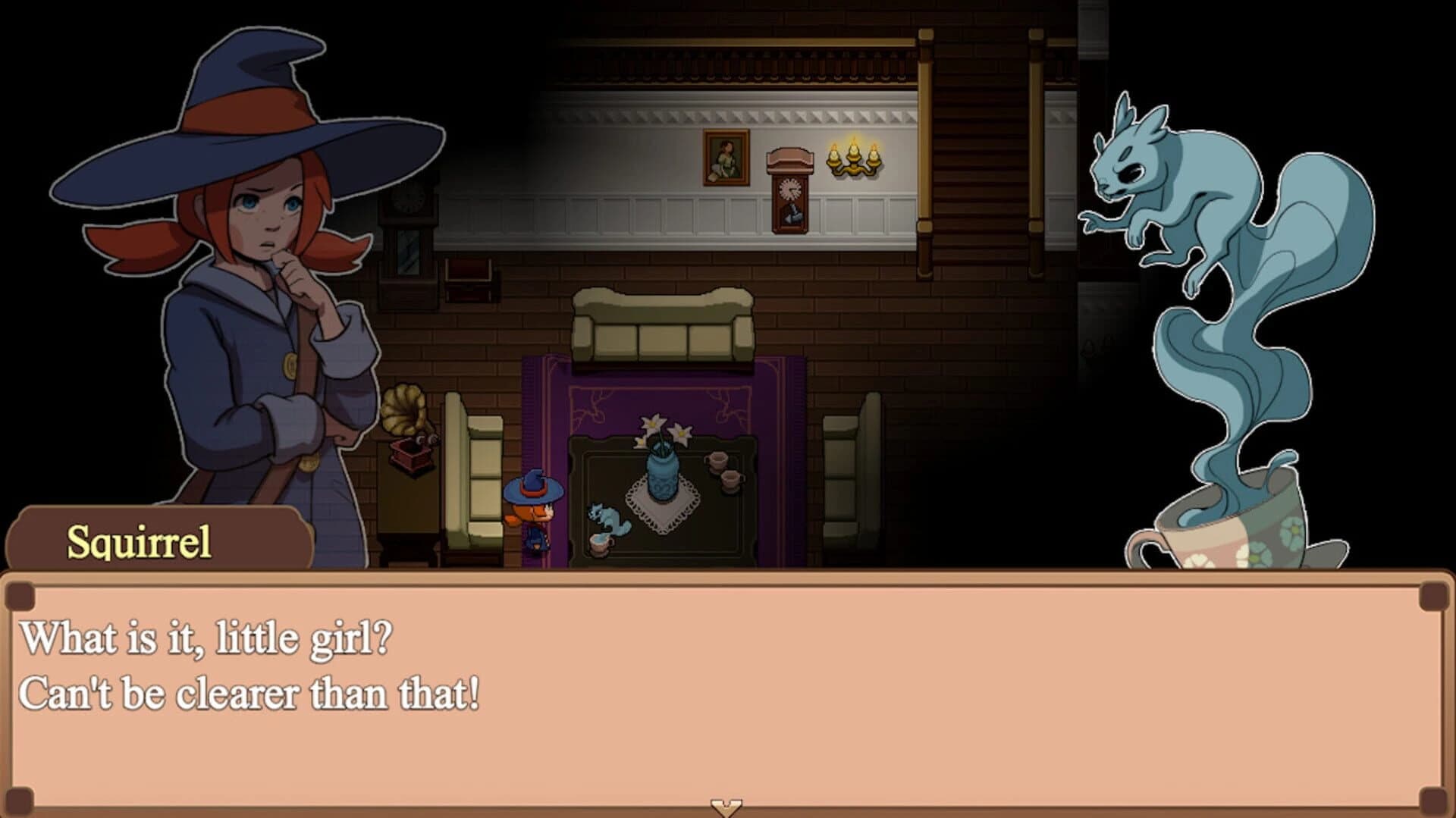The width and height of the screenshot is (1456, 818).
Task: Click the pendulum wall clock sprite
Action: (x=790, y=190)
